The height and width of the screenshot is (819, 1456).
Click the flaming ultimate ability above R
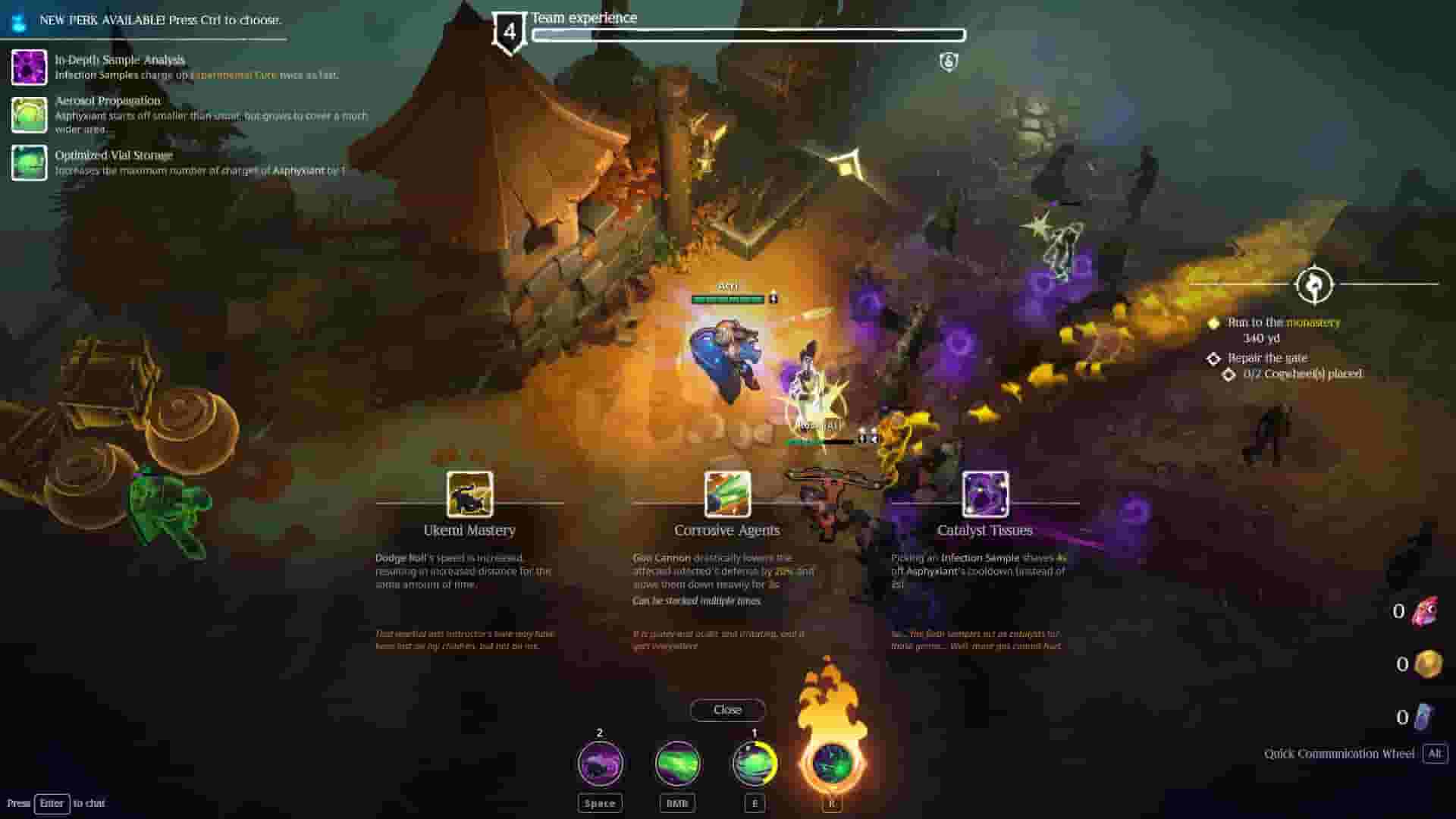point(831,762)
